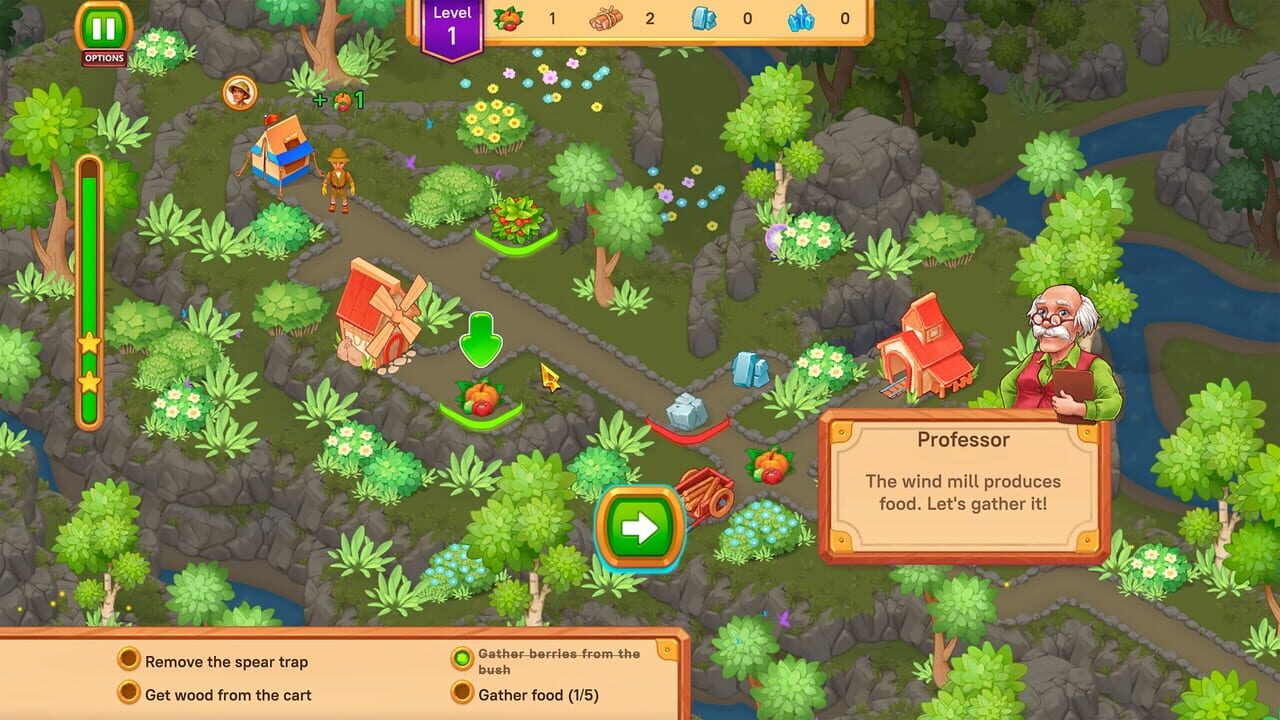Click the 'Get wood from the cart' objective marker
The height and width of the screenshot is (720, 1280).
129,694
